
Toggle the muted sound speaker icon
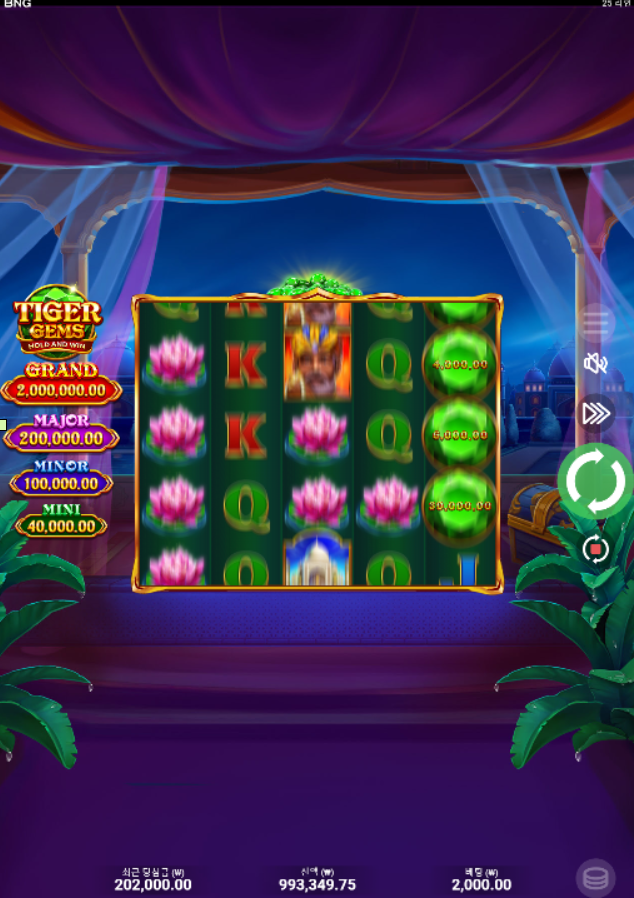tap(596, 363)
